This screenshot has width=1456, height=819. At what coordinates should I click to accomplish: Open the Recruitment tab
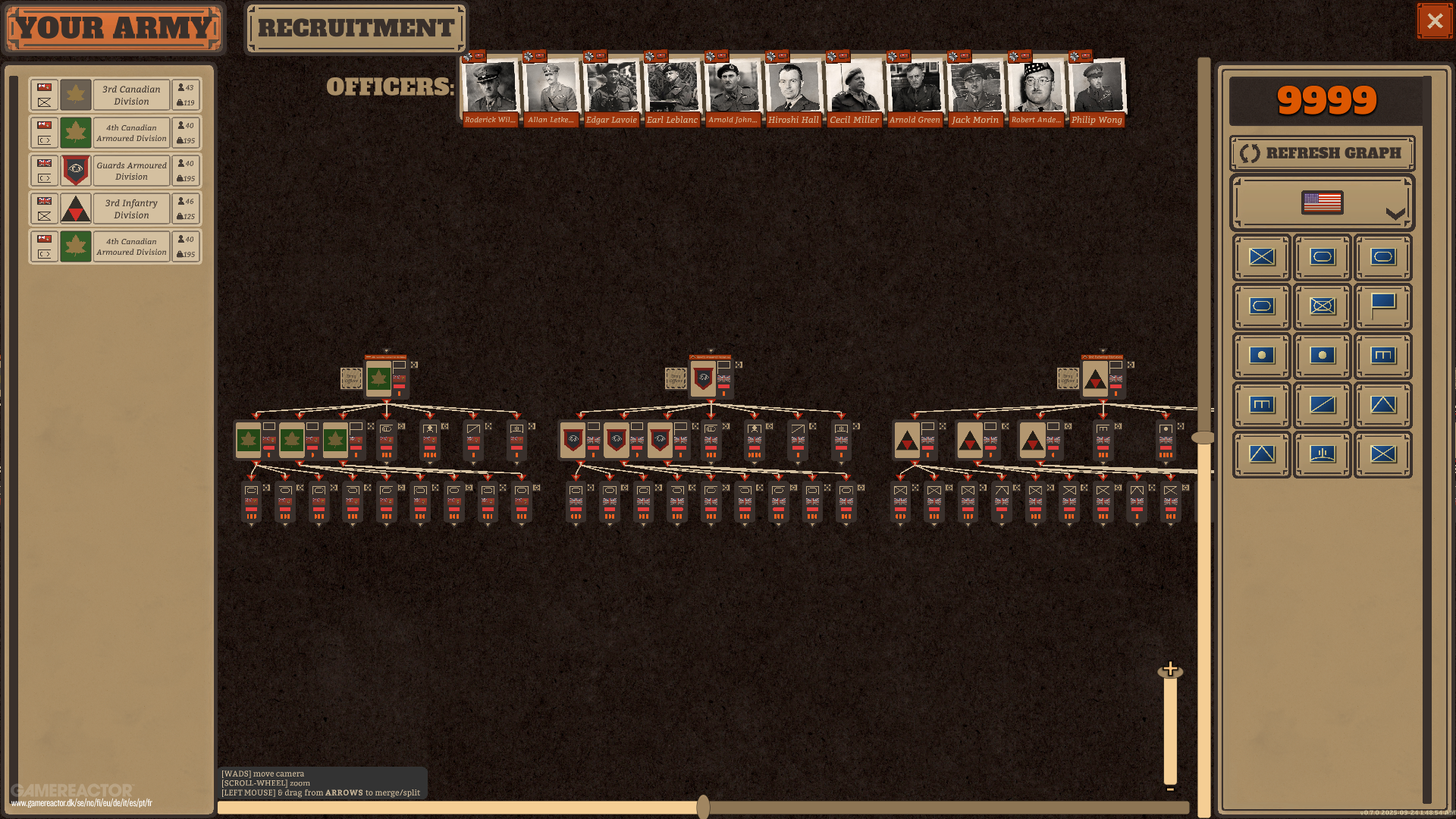[356, 28]
